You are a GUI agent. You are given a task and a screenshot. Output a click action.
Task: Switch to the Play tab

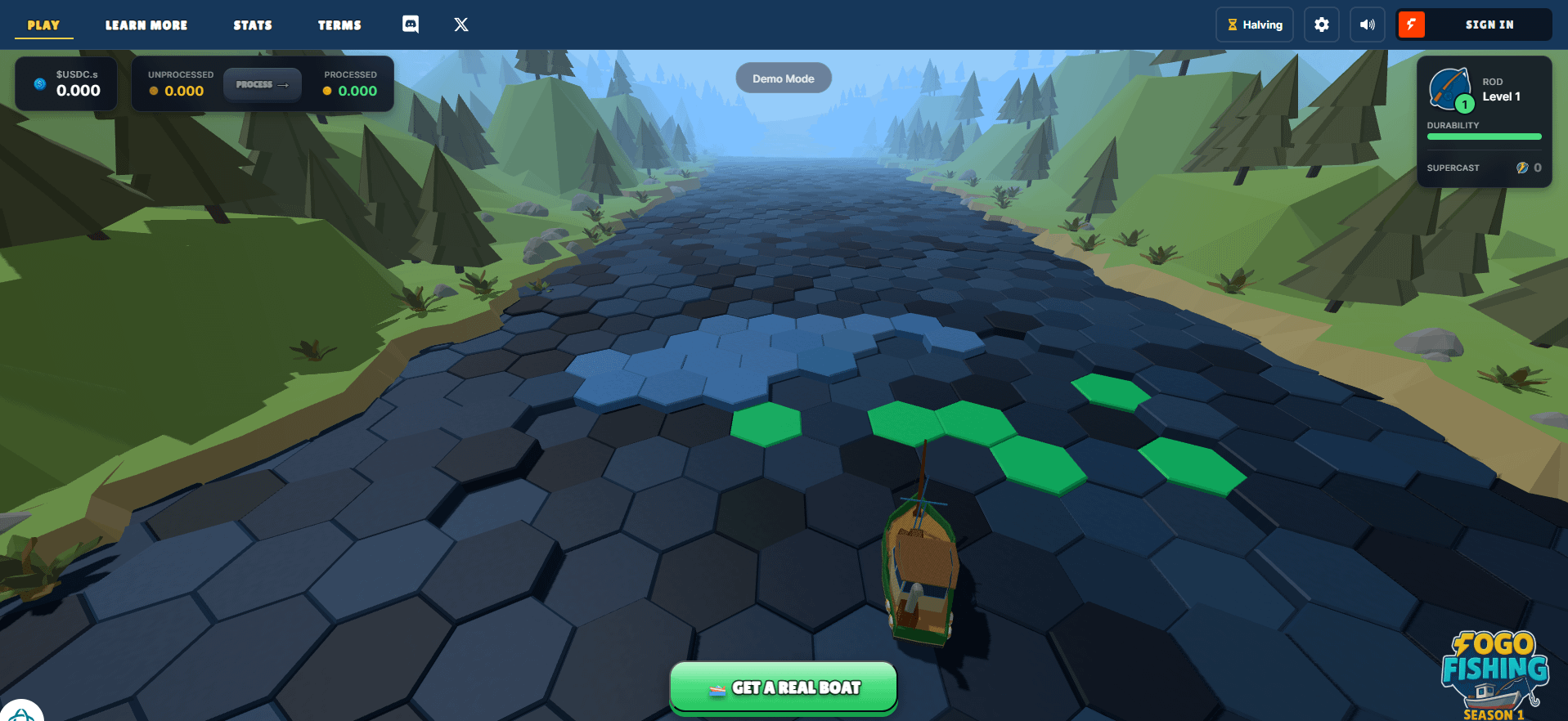click(x=43, y=25)
